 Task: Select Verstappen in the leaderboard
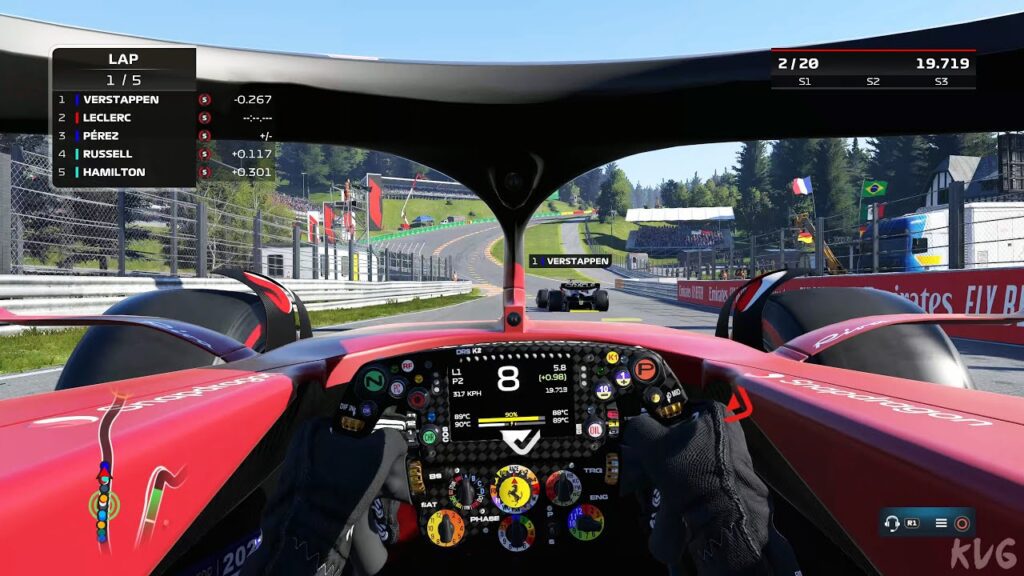click(x=121, y=100)
